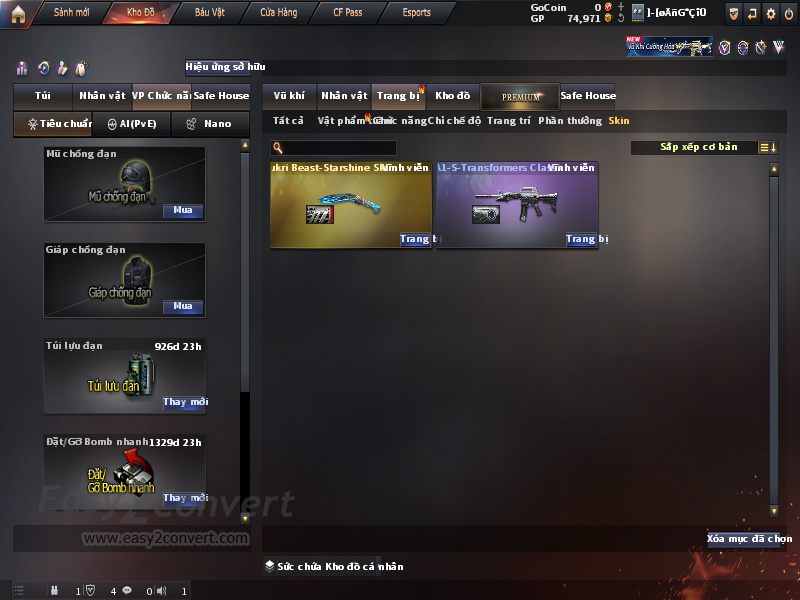Image resolution: width=800 pixels, height=600 pixels.
Task: Choose the Nano mode tab
Action: pyautogui.click(x=210, y=124)
